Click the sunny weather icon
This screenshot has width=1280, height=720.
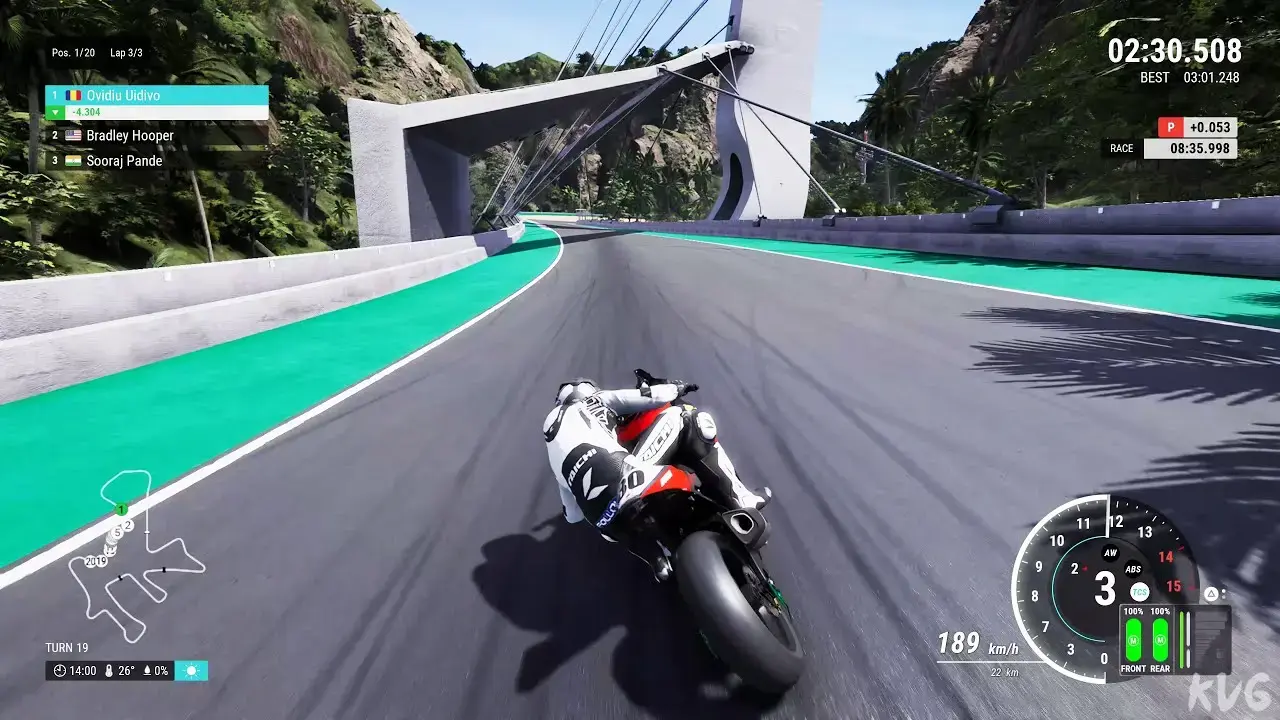[191, 670]
